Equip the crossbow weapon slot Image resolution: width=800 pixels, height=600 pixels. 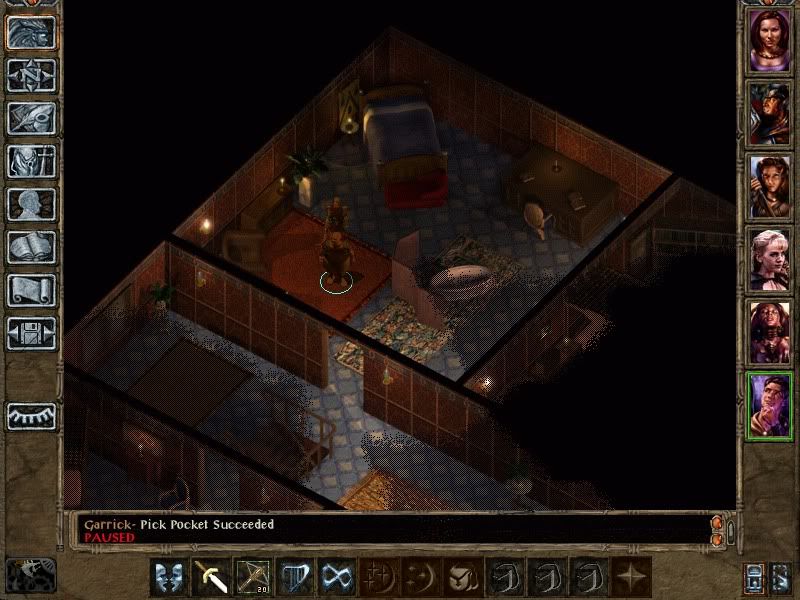(253, 577)
